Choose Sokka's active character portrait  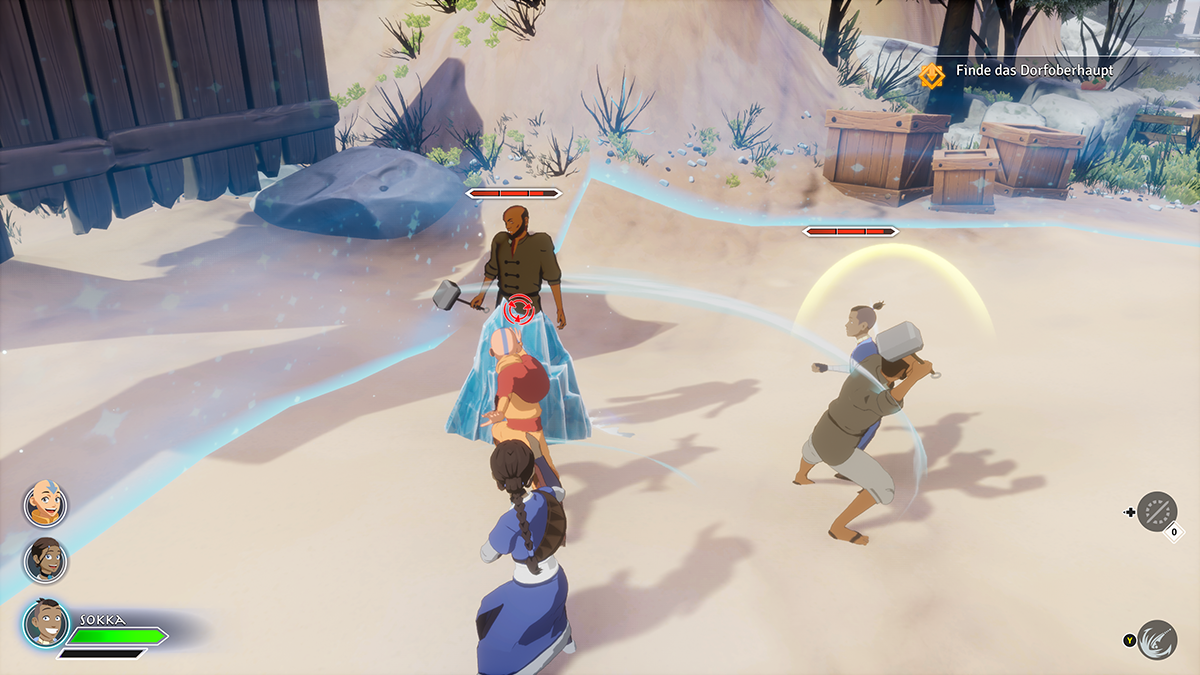point(46,624)
